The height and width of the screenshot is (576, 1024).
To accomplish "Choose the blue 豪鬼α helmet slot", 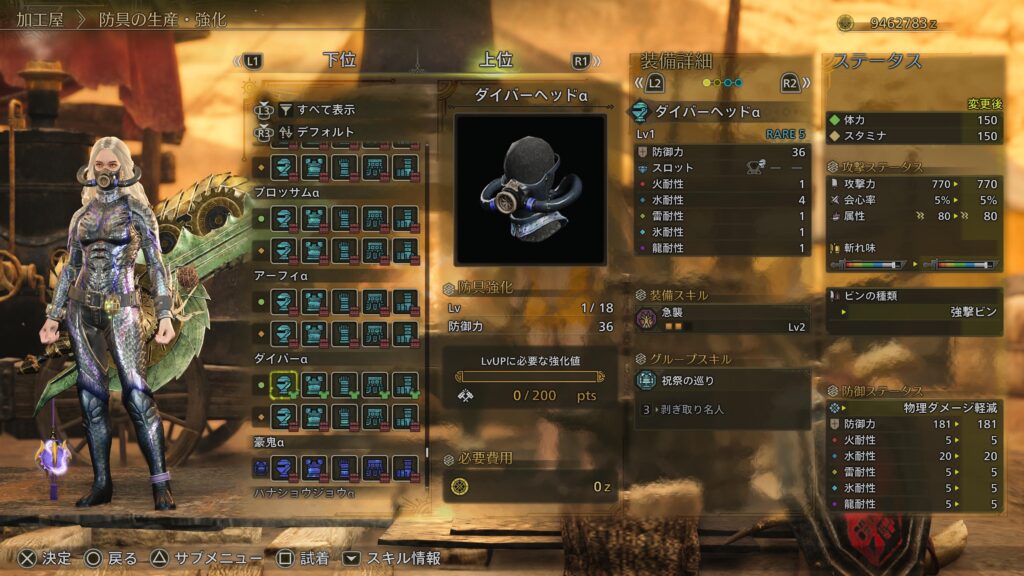I will [284, 466].
